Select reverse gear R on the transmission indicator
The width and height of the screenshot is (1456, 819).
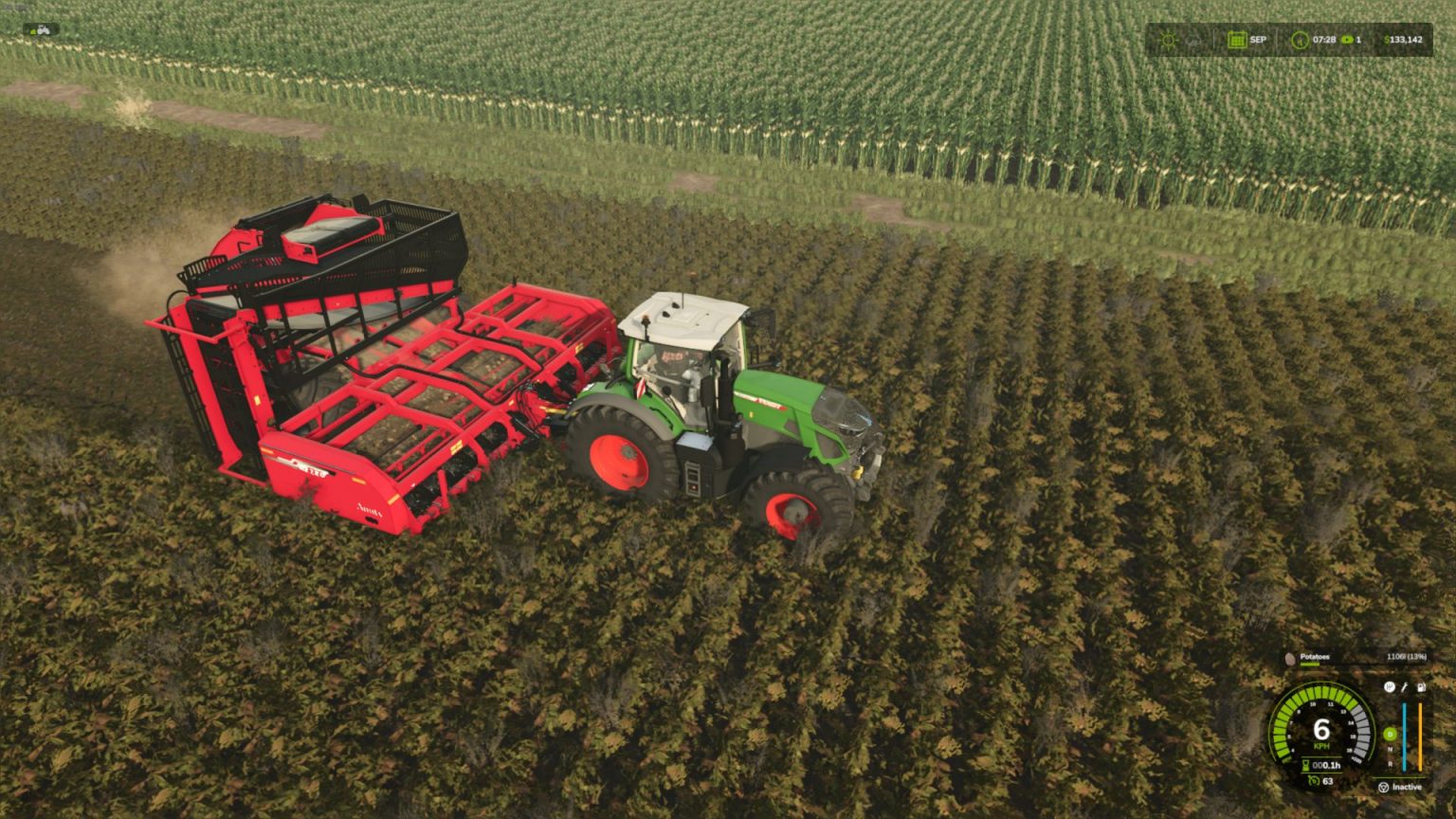(x=1390, y=764)
